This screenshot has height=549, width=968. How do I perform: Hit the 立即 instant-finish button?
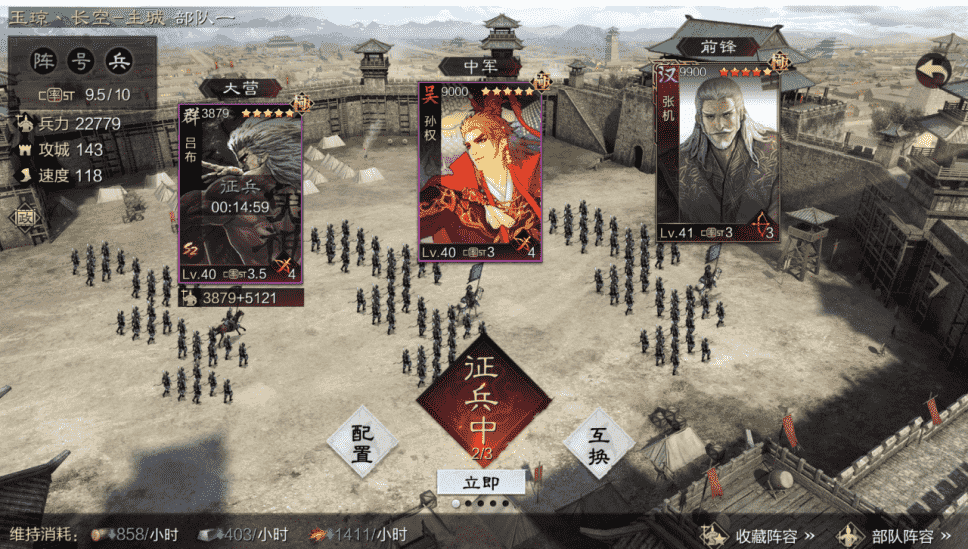(481, 482)
